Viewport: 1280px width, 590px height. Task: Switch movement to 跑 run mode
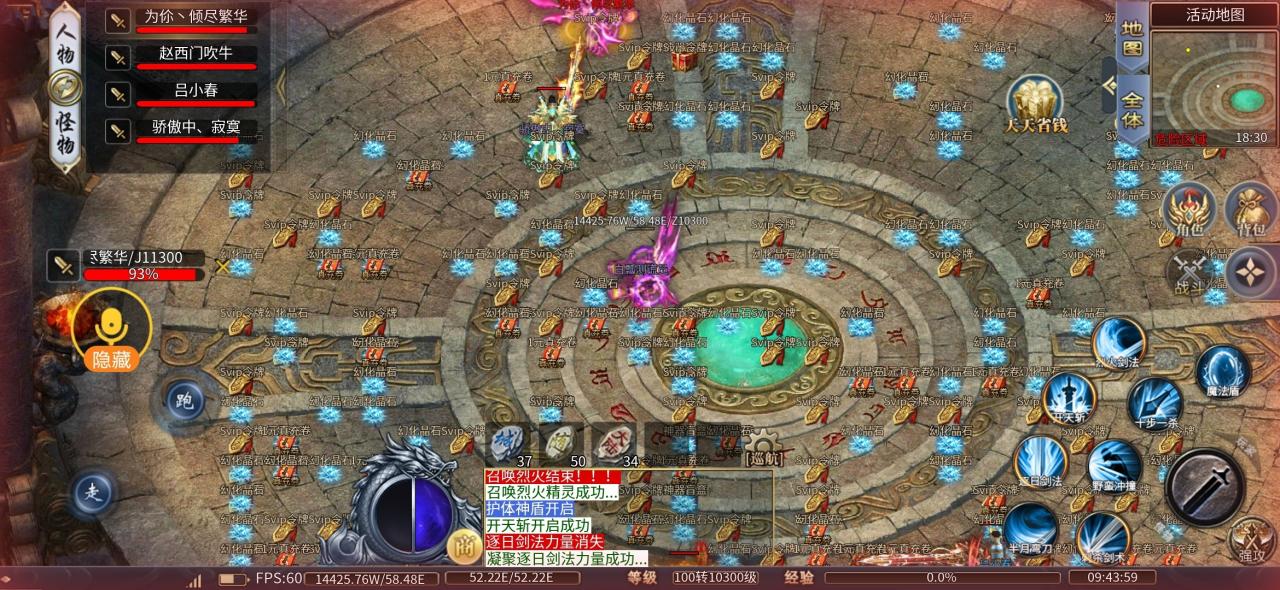(x=183, y=401)
